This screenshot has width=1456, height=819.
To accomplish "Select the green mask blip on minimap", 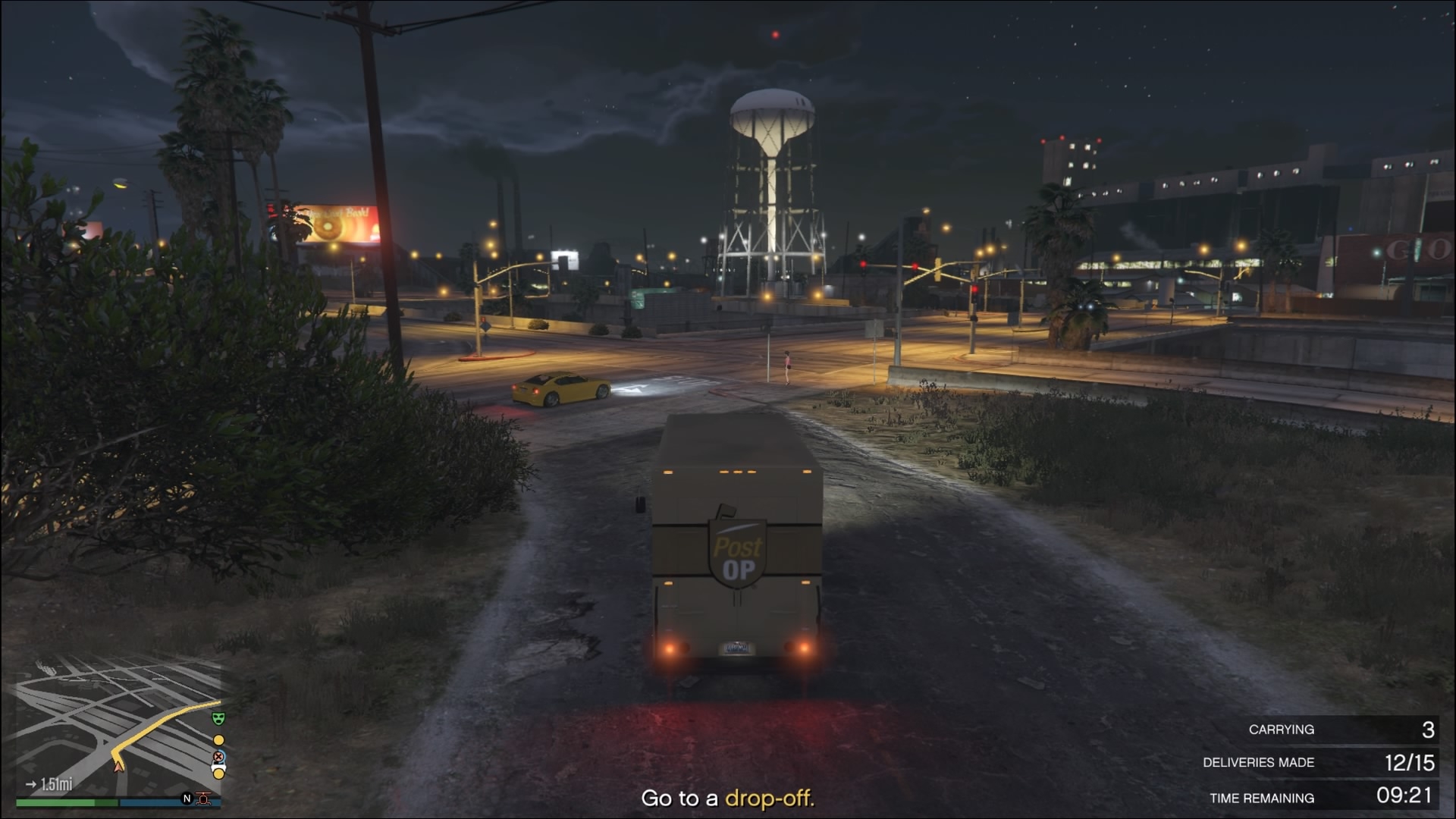I will pyautogui.click(x=218, y=717).
